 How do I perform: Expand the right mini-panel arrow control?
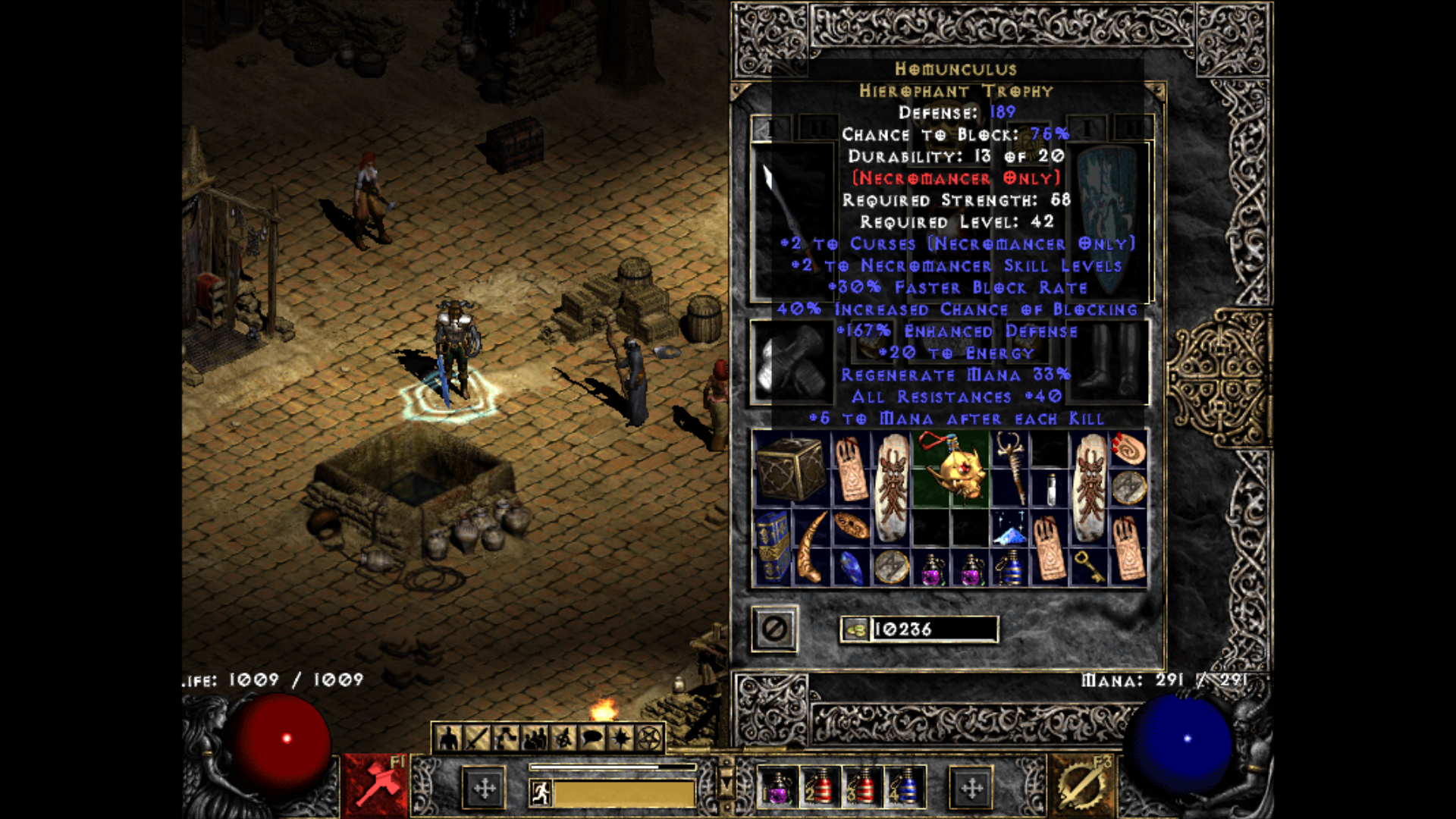[x=971, y=789]
